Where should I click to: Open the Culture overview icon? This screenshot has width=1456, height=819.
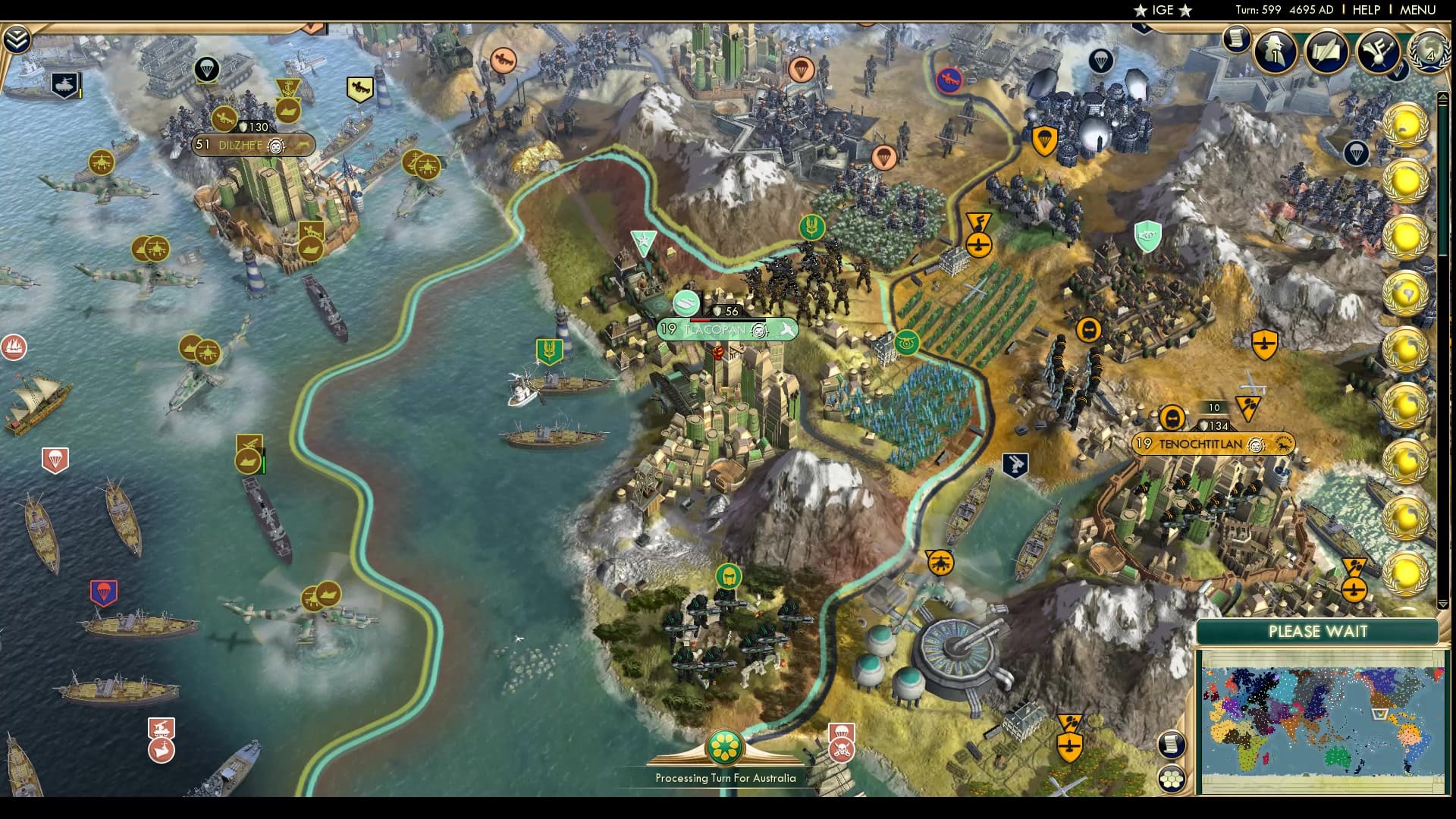(1378, 52)
